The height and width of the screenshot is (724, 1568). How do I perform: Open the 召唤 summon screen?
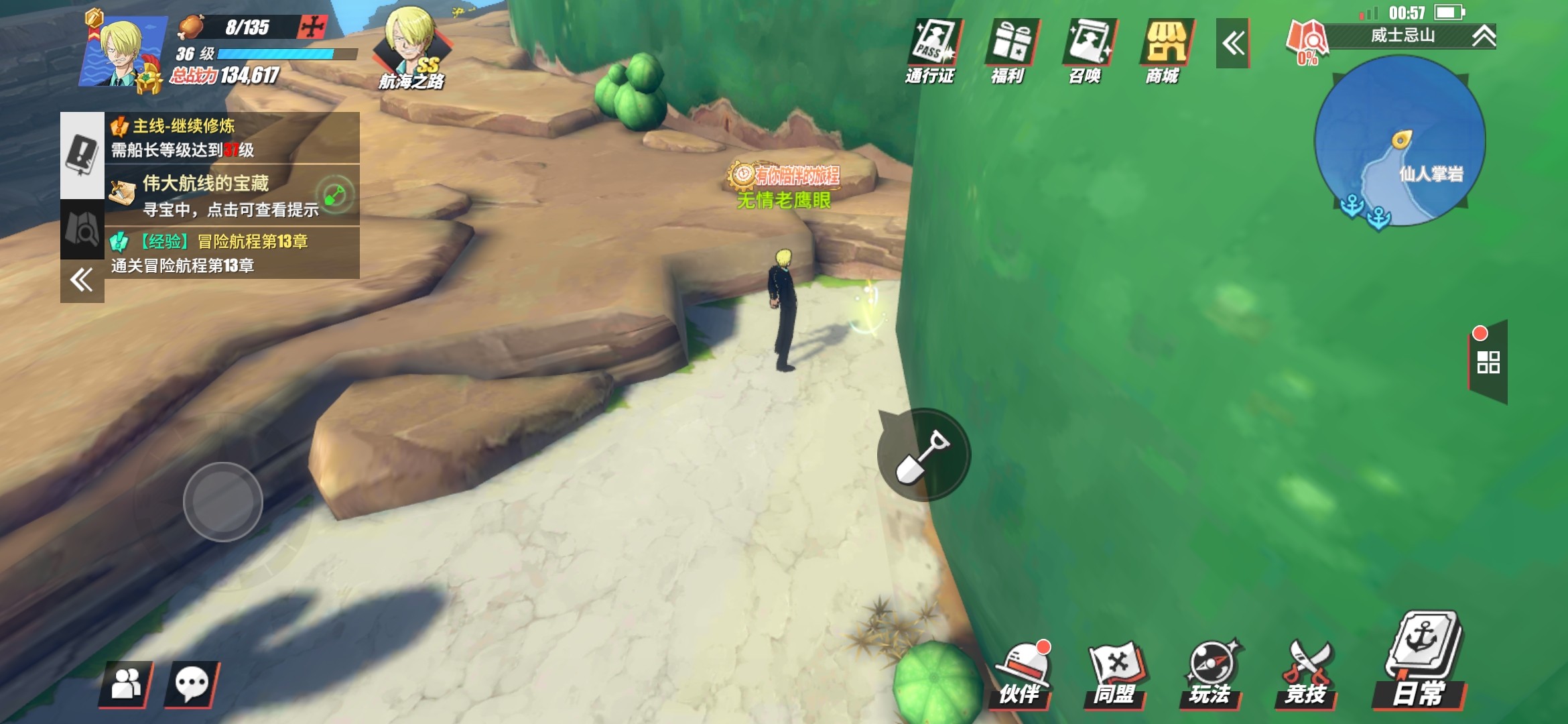coord(1086,51)
